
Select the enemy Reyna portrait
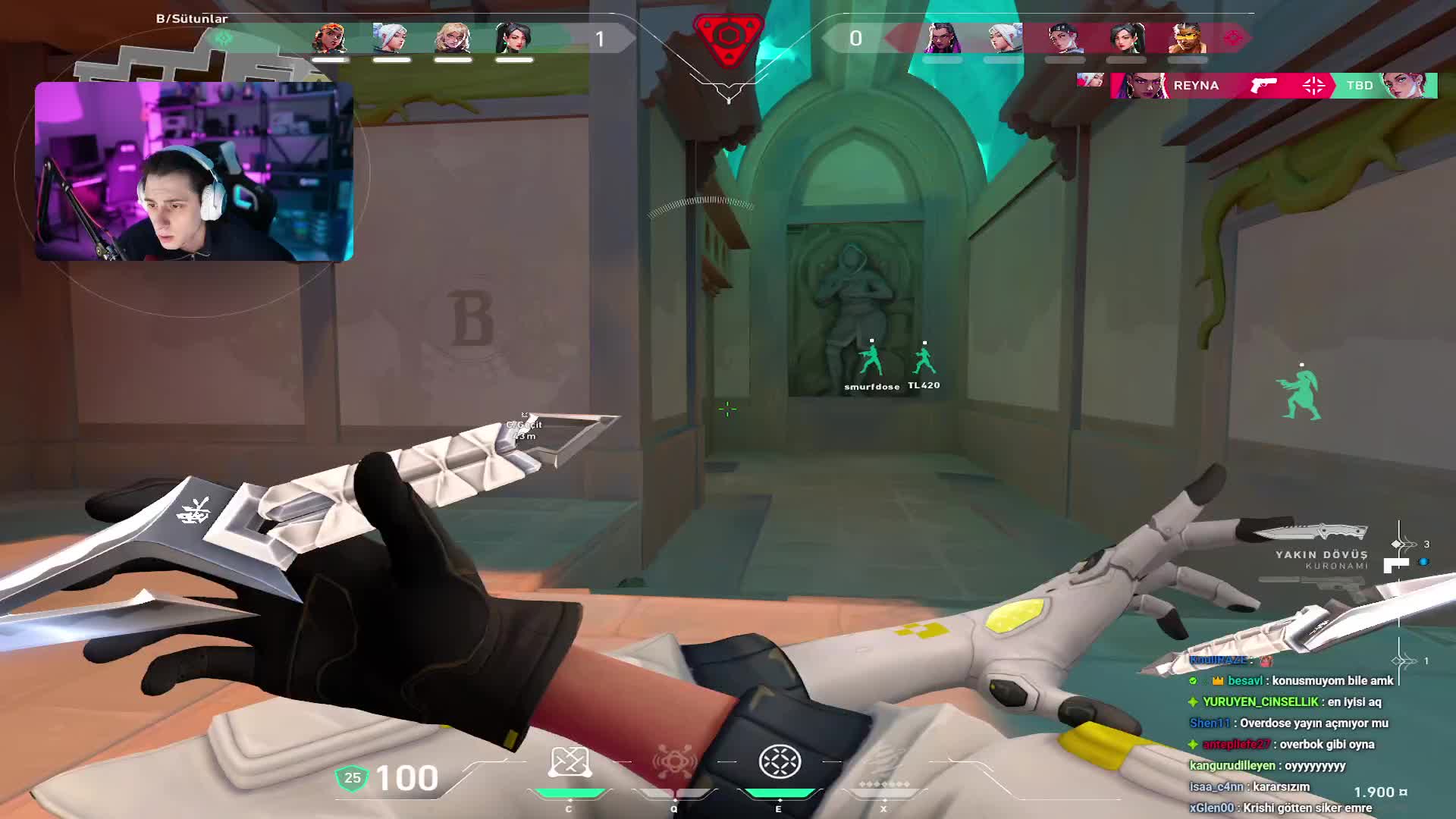[942, 38]
